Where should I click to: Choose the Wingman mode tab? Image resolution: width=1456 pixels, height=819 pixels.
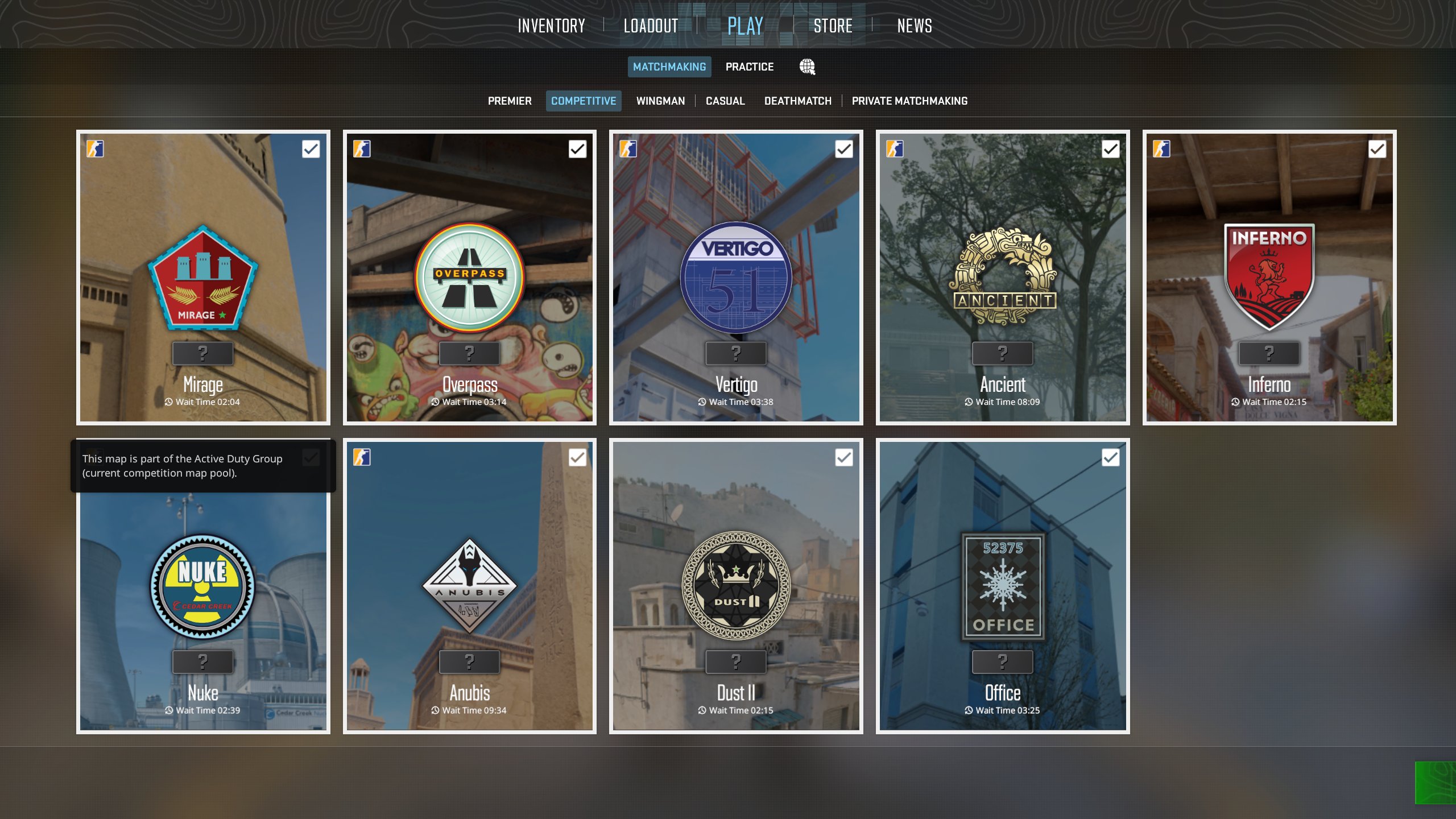(660, 101)
